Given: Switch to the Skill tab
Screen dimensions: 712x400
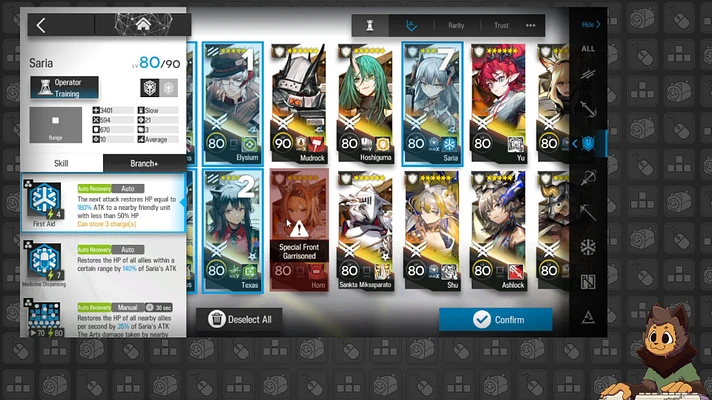Looking at the screenshot, I should tap(61, 164).
